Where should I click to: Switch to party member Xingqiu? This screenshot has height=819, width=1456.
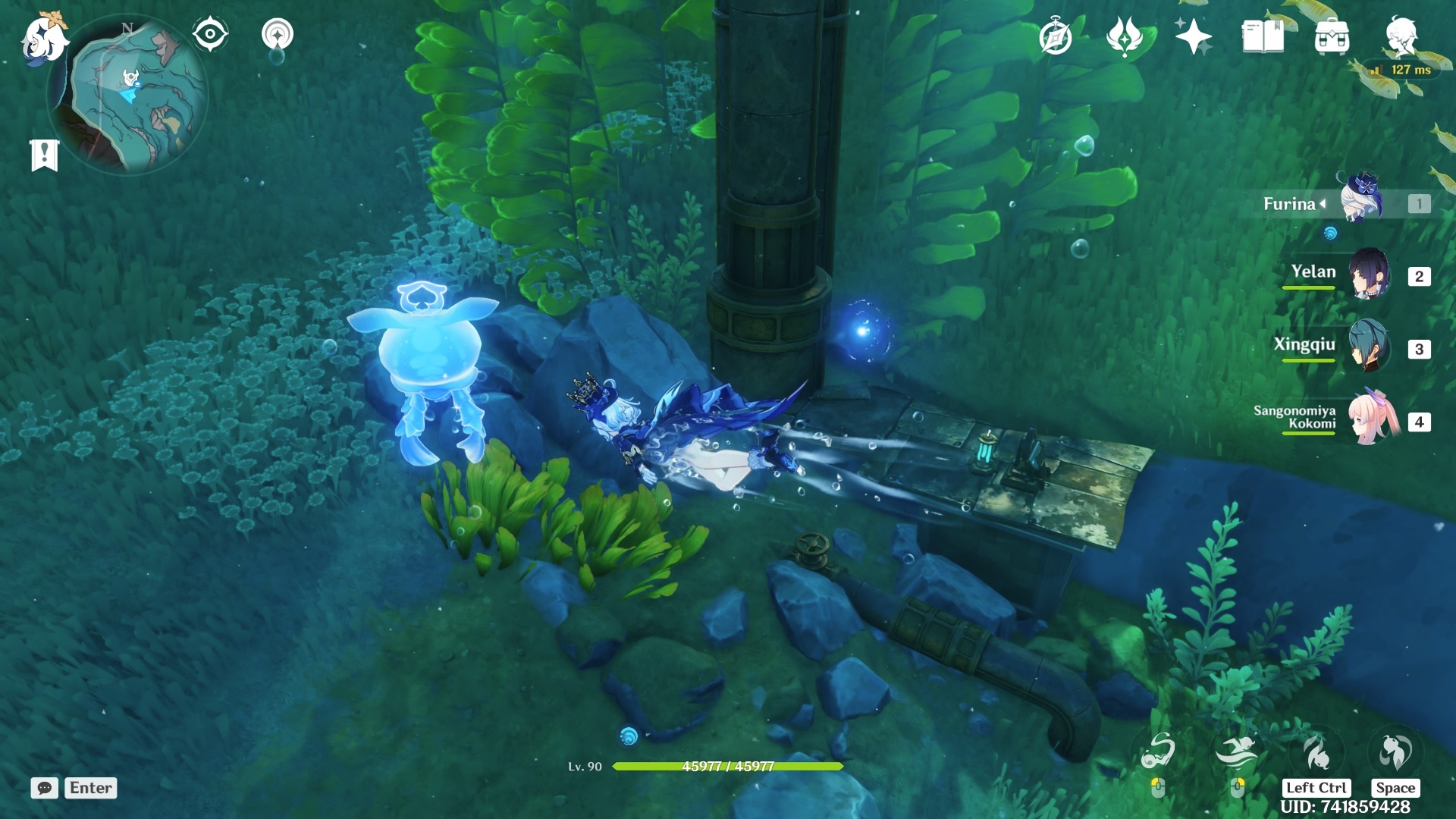[1368, 347]
